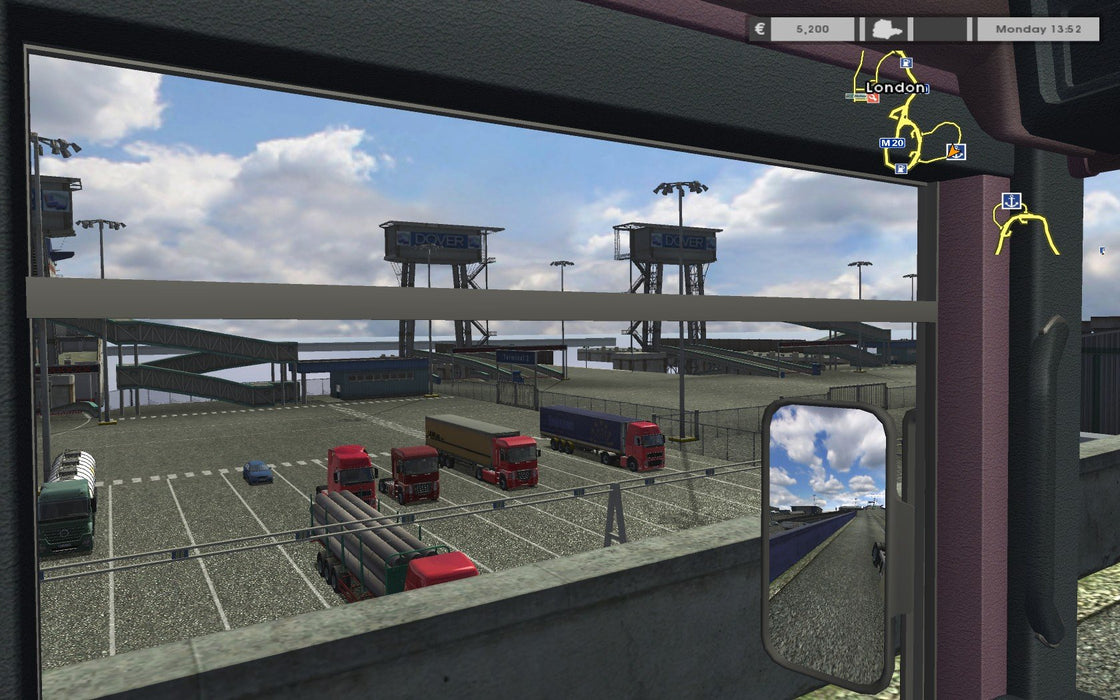Click the M20 motorway marker on the minimap

(891, 143)
